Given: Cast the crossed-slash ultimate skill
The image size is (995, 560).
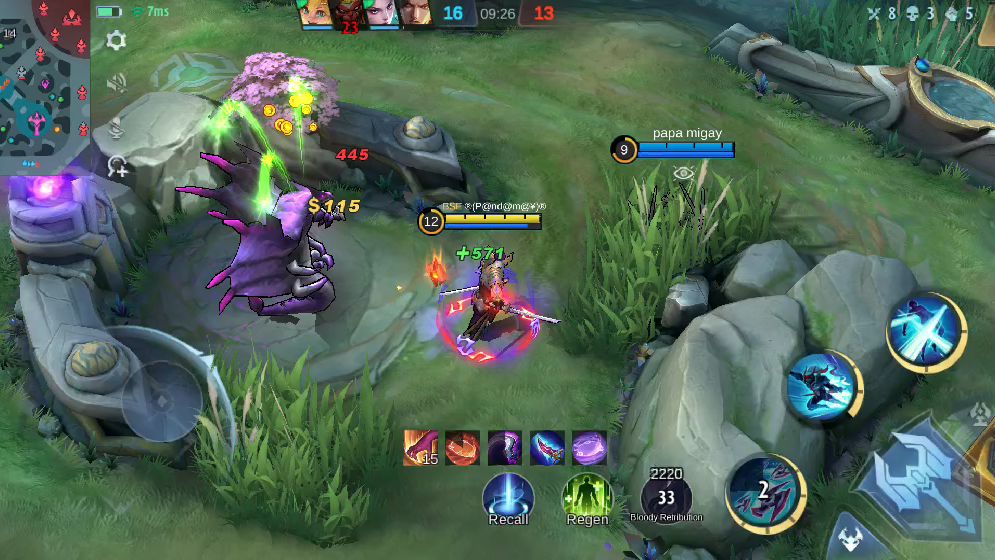Looking at the screenshot, I should 925,331.
